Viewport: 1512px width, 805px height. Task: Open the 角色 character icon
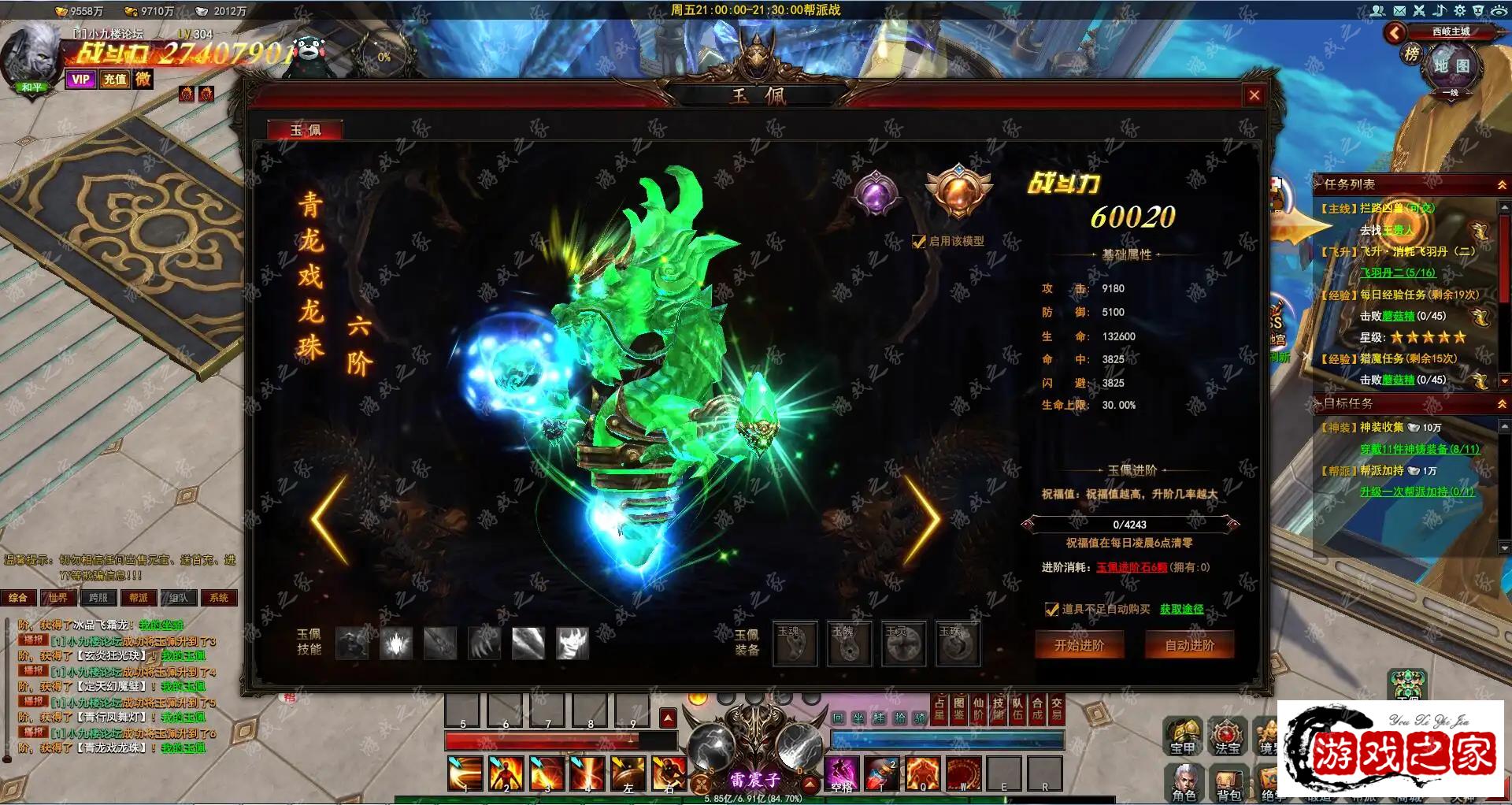tap(1184, 782)
